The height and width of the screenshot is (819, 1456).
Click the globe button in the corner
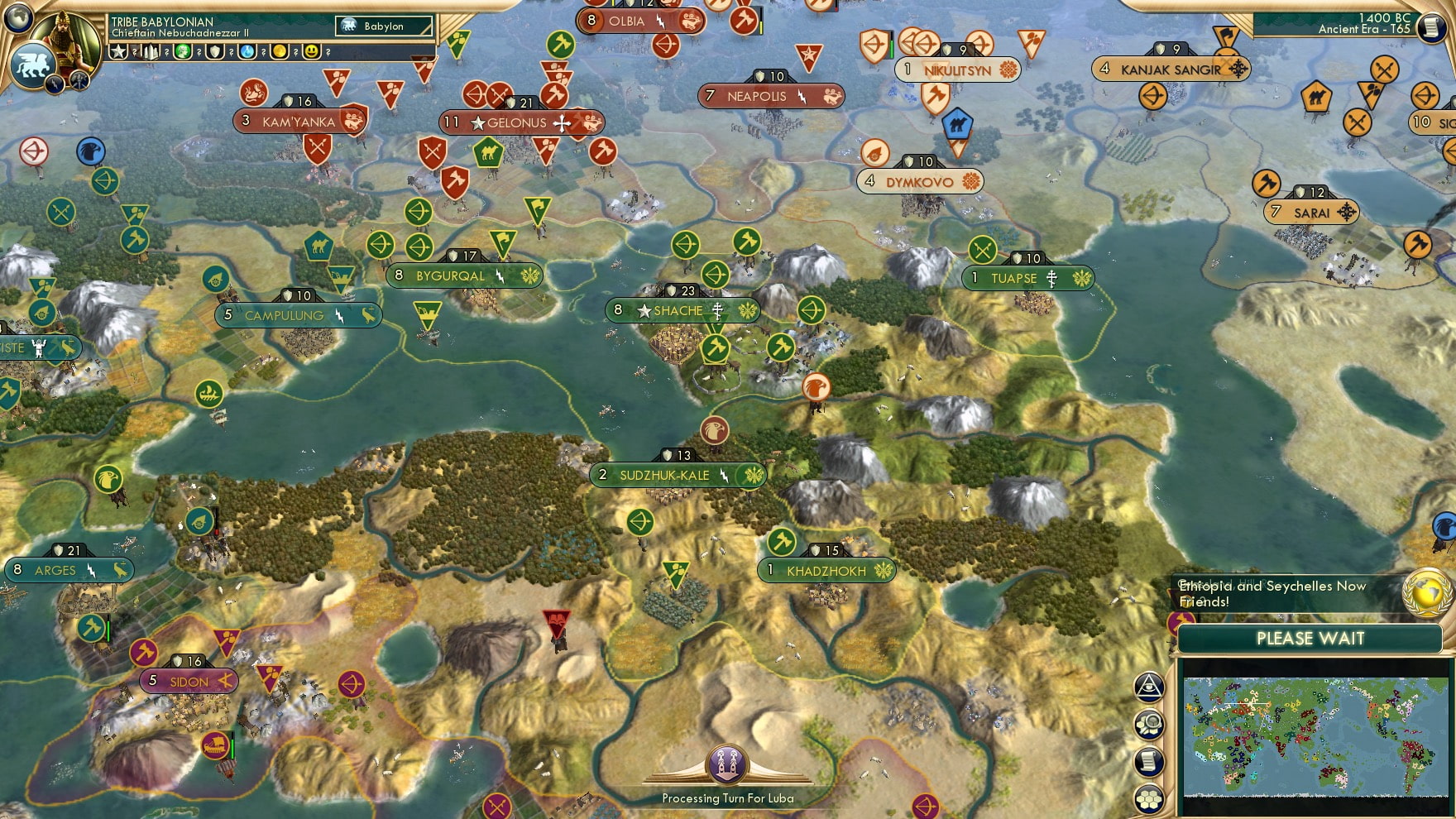point(18,17)
